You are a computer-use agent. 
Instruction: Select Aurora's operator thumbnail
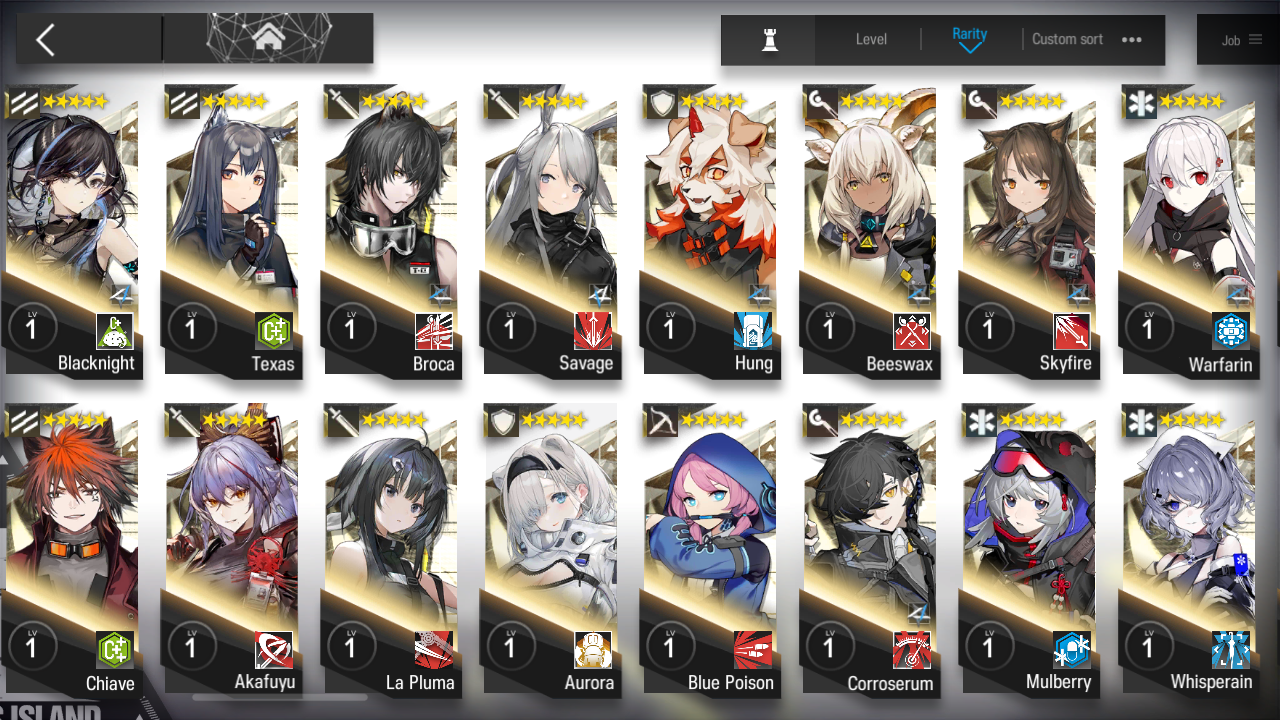click(x=550, y=530)
